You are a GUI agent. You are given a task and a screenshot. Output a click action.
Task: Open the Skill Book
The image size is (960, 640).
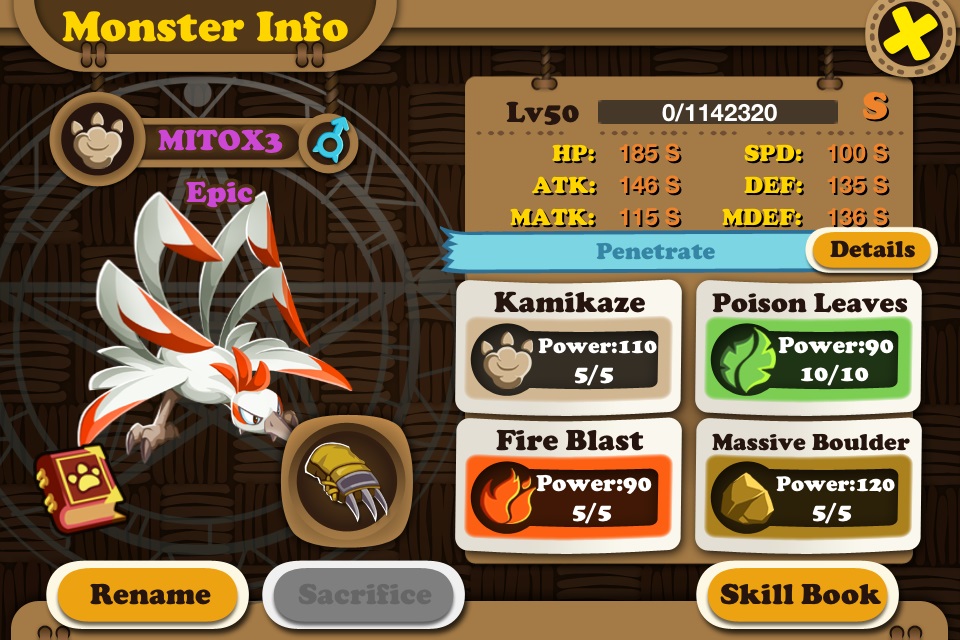(800, 594)
